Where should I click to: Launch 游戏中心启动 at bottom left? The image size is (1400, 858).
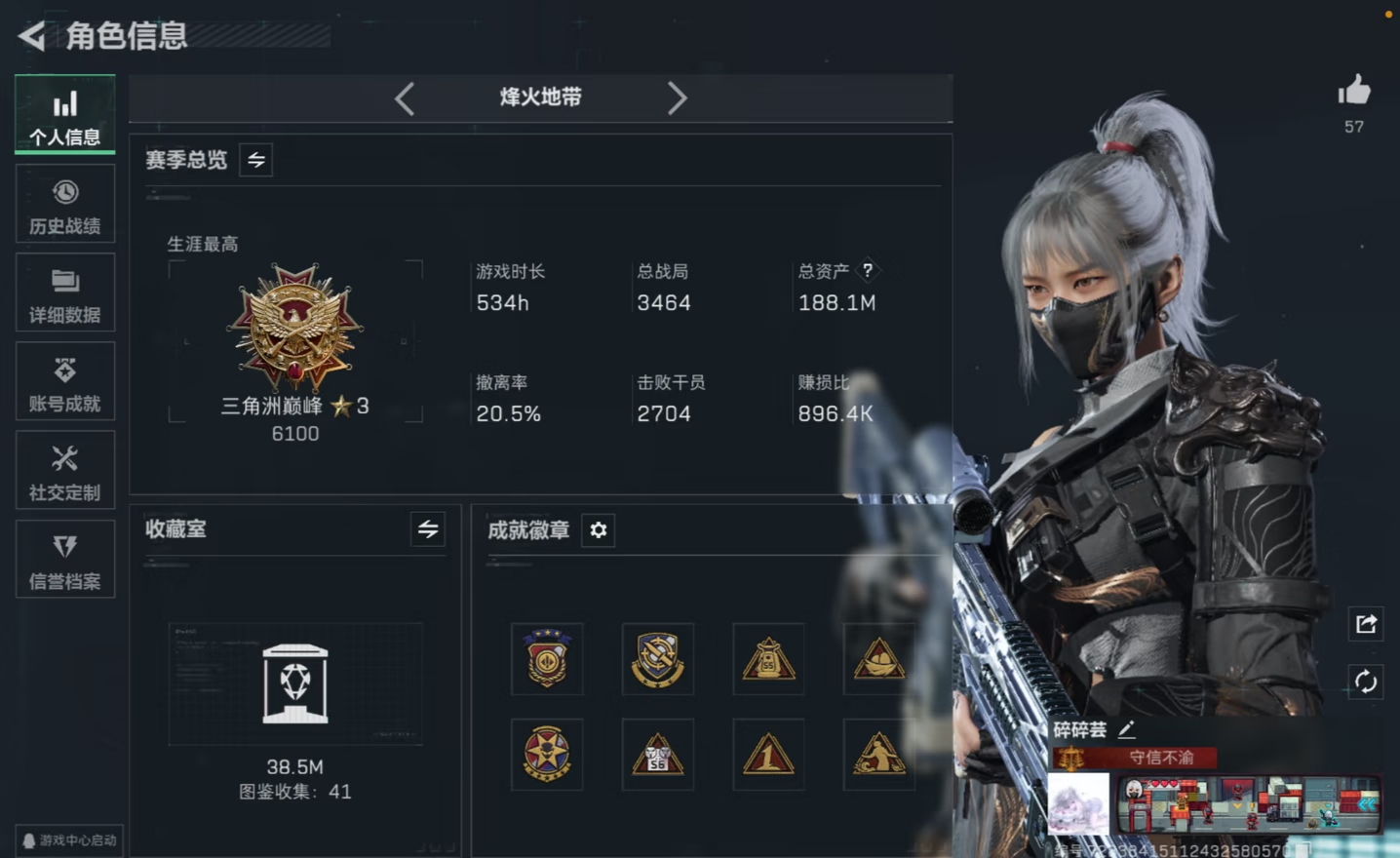pyautogui.click(x=68, y=840)
